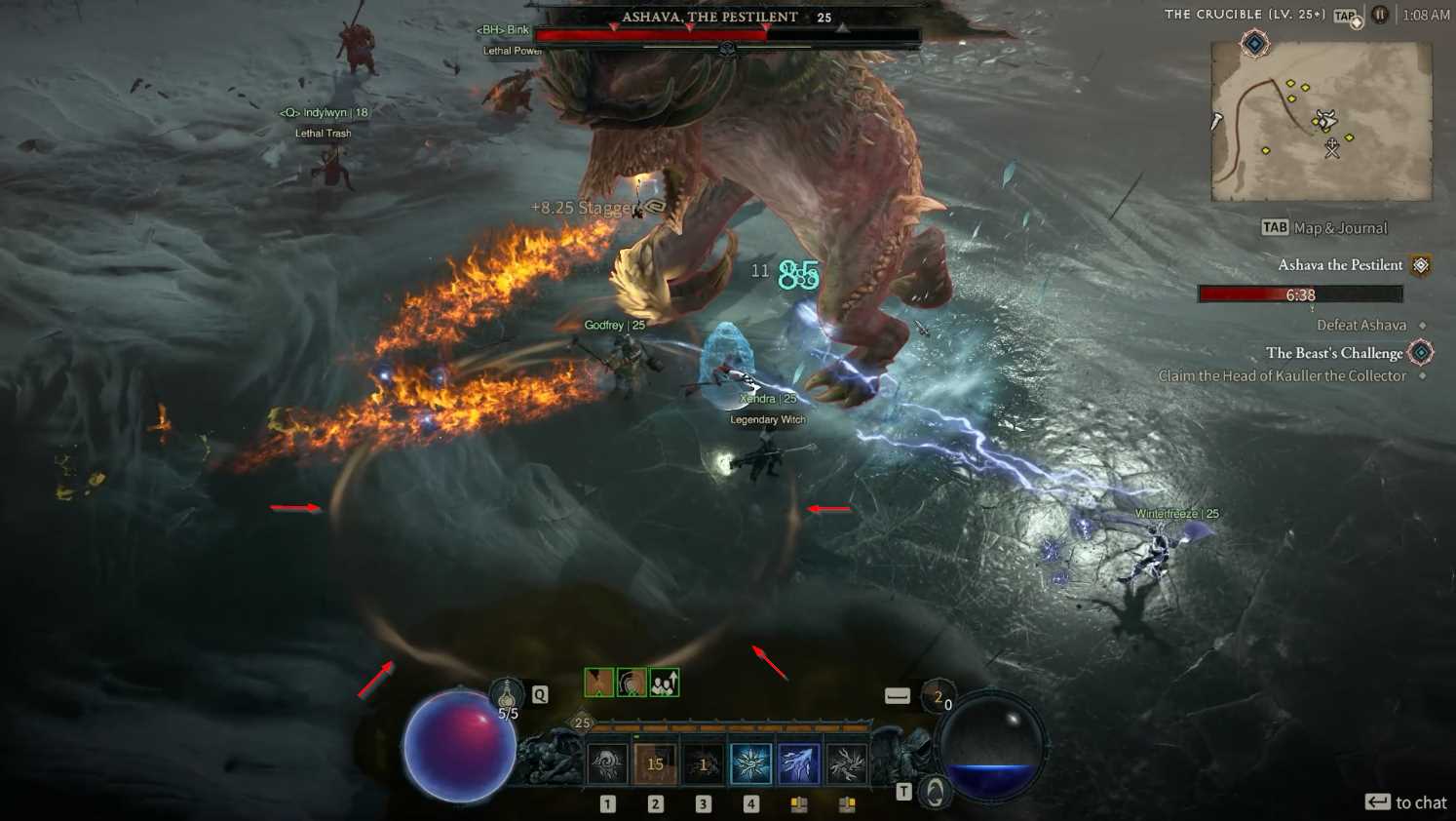Toggle the pause icon beside the clock
This screenshot has width=1456, height=821.
(1380, 15)
